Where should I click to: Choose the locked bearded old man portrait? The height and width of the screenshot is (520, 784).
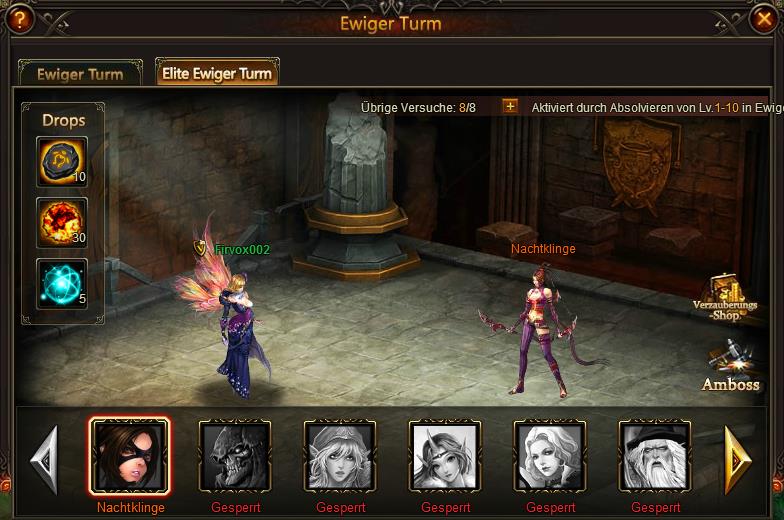(655, 456)
